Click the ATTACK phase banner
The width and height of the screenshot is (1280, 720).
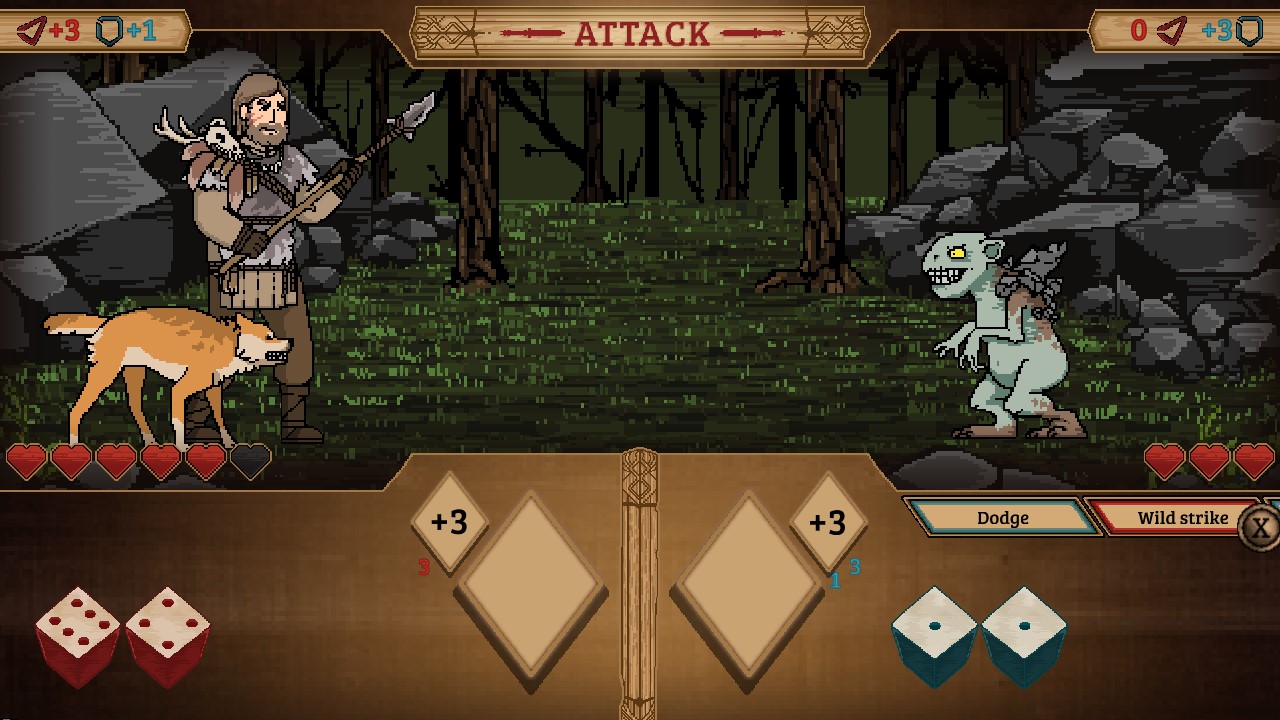tap(640, 32)
